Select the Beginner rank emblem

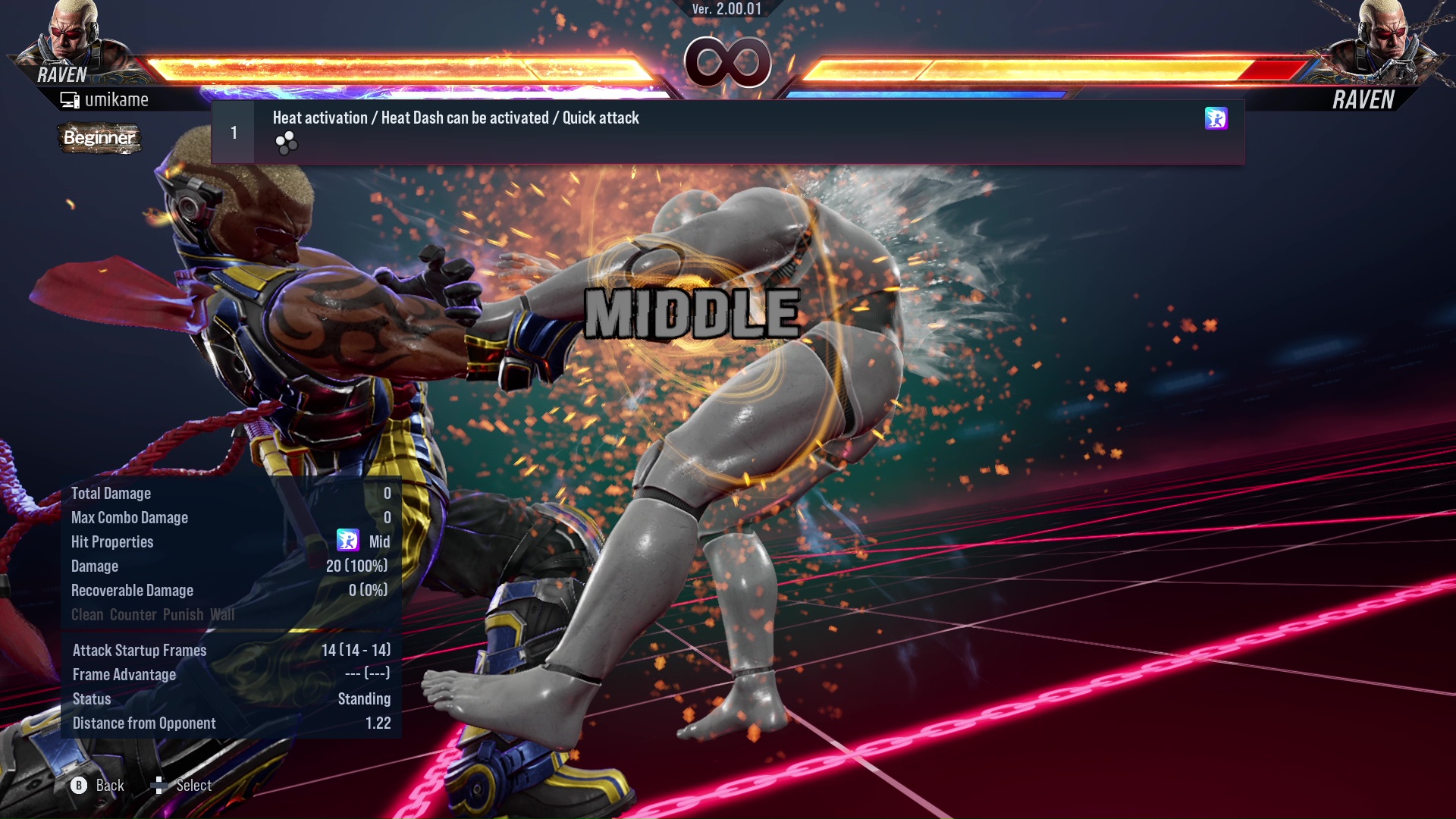tap(99, 139)
